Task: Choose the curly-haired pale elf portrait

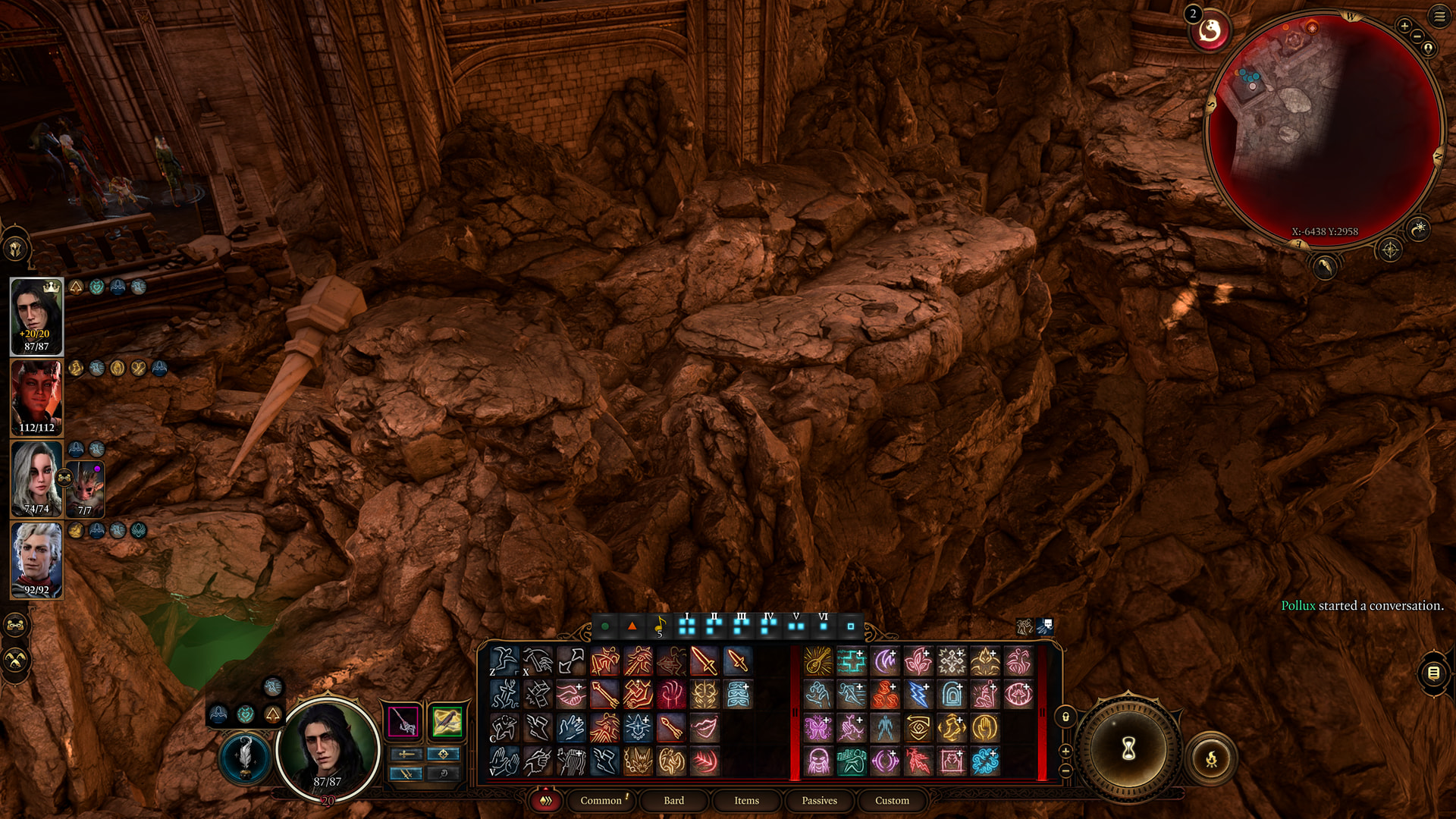Action: [x=36, y=560]
